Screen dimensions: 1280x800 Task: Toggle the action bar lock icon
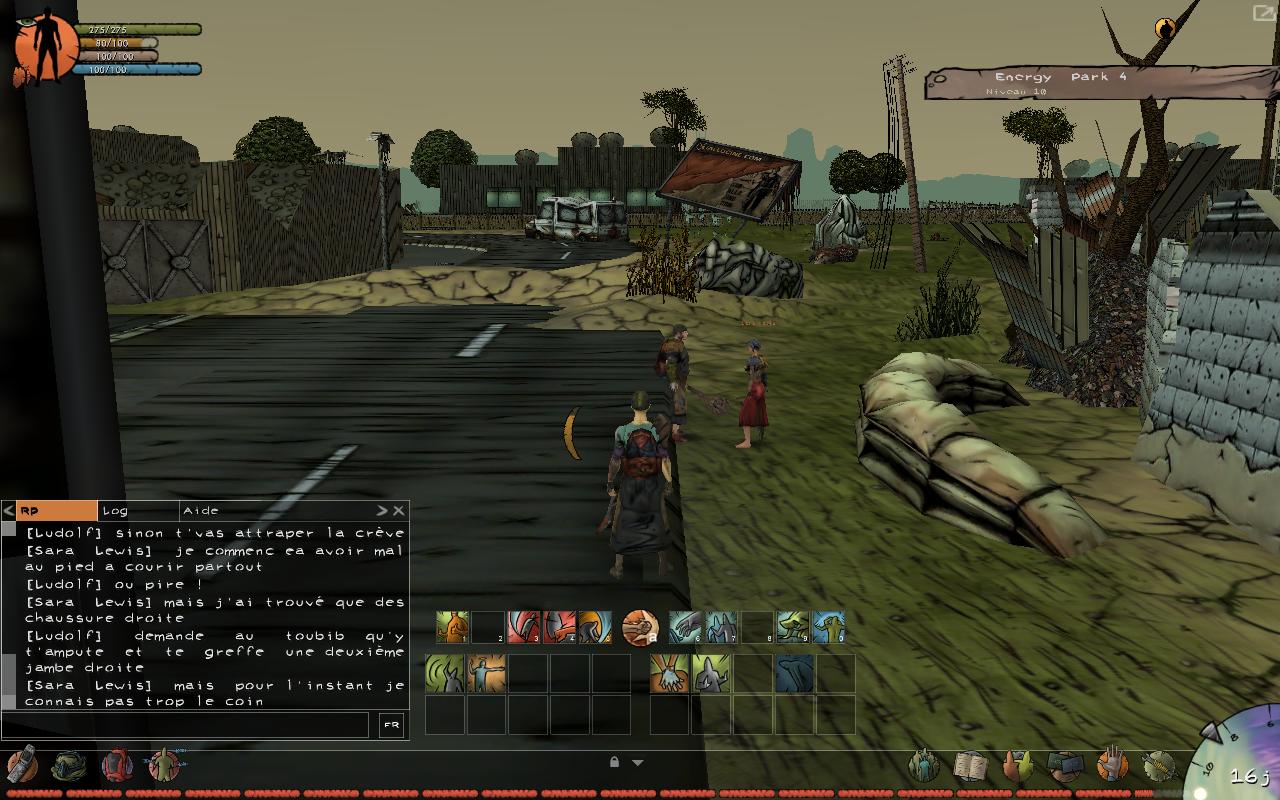coord(614,762)
